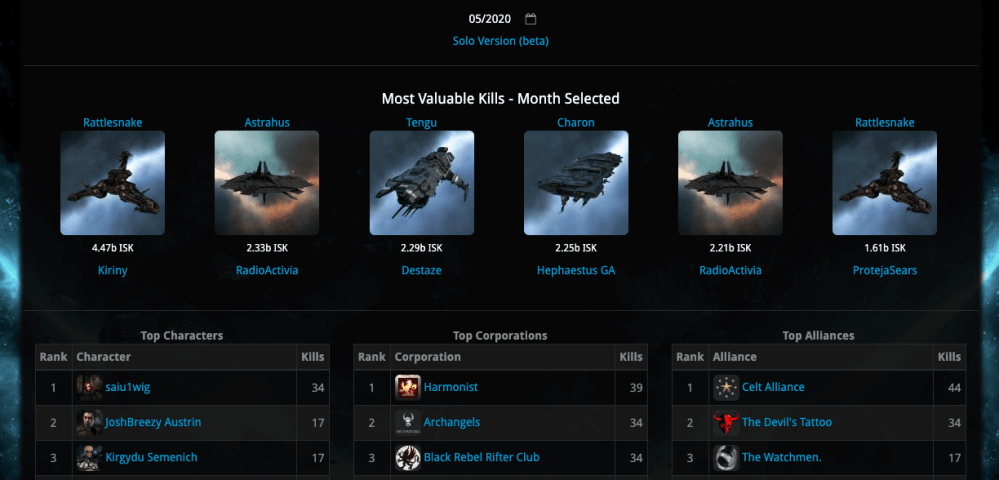Image resolution: width=999 pixels, height=480 pixels.
Task: Open the Charon kill thumbnail
Action: coord(576,183)
